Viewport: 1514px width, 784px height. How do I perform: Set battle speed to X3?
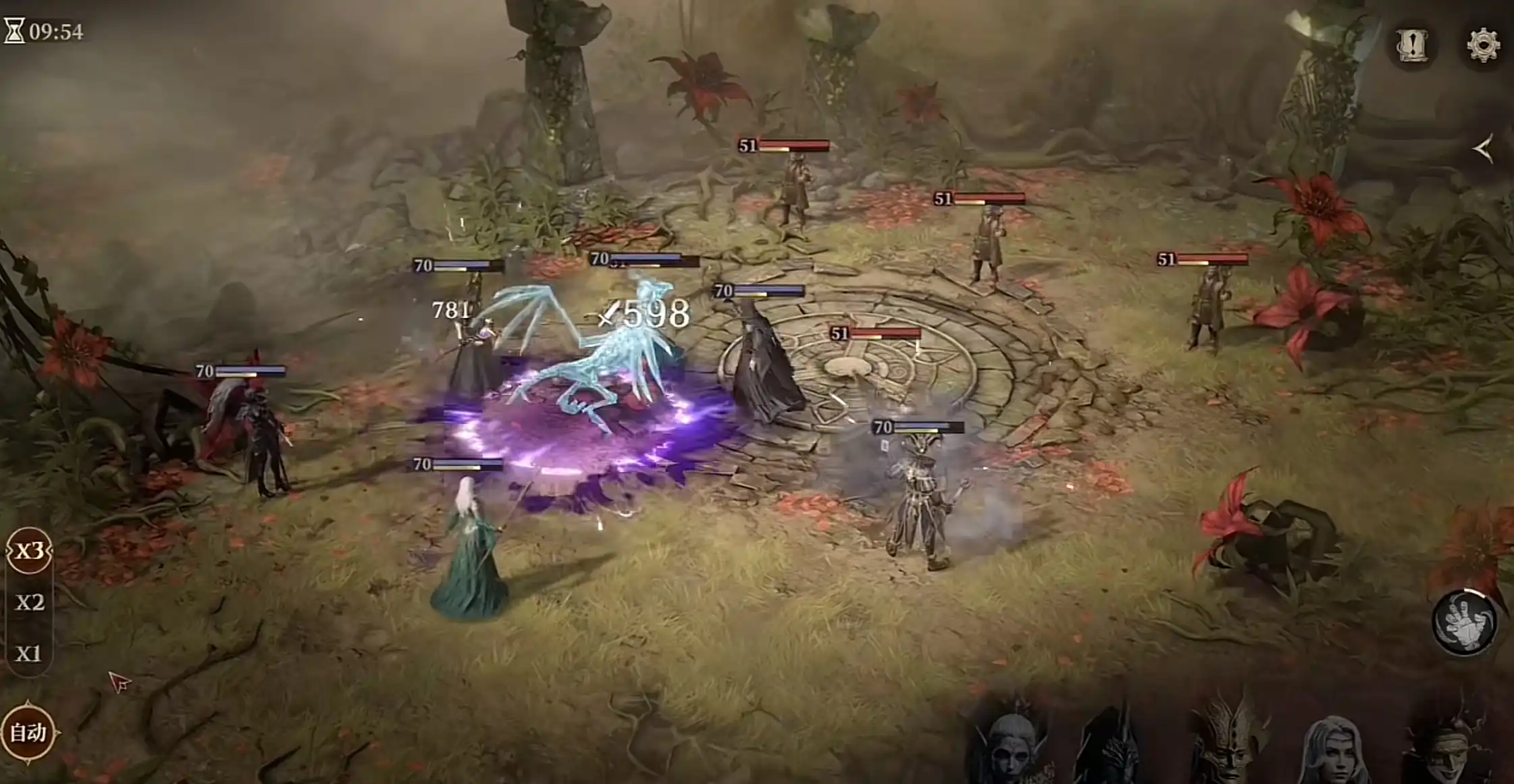pos(29,551)
